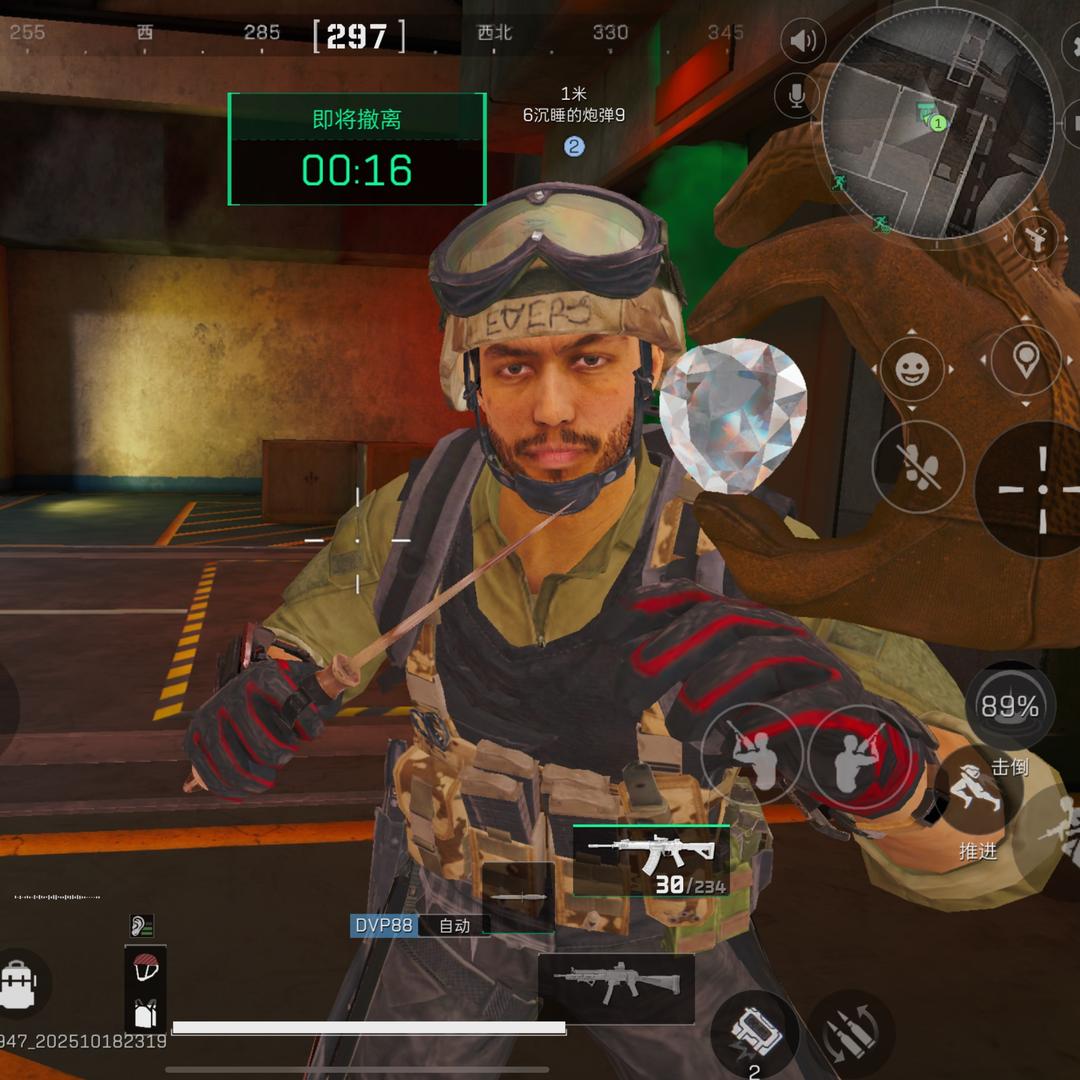Select the knife melee weapon slot
Viewport: 1080px width, 1080px height.
(518, 895)
